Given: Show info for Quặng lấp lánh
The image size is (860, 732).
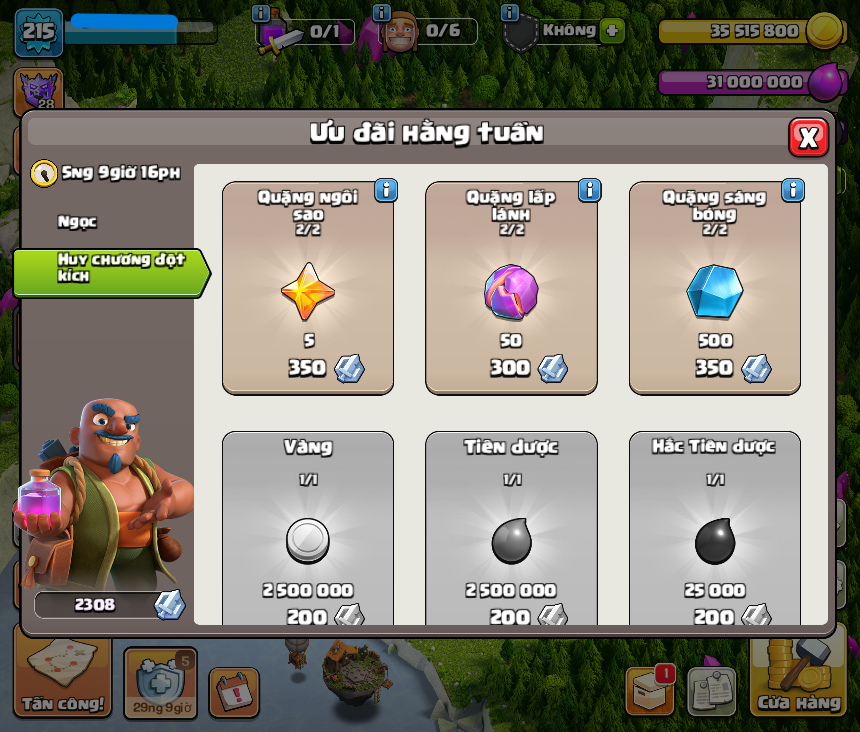Looking at the screenshot, I should [589, 190].
